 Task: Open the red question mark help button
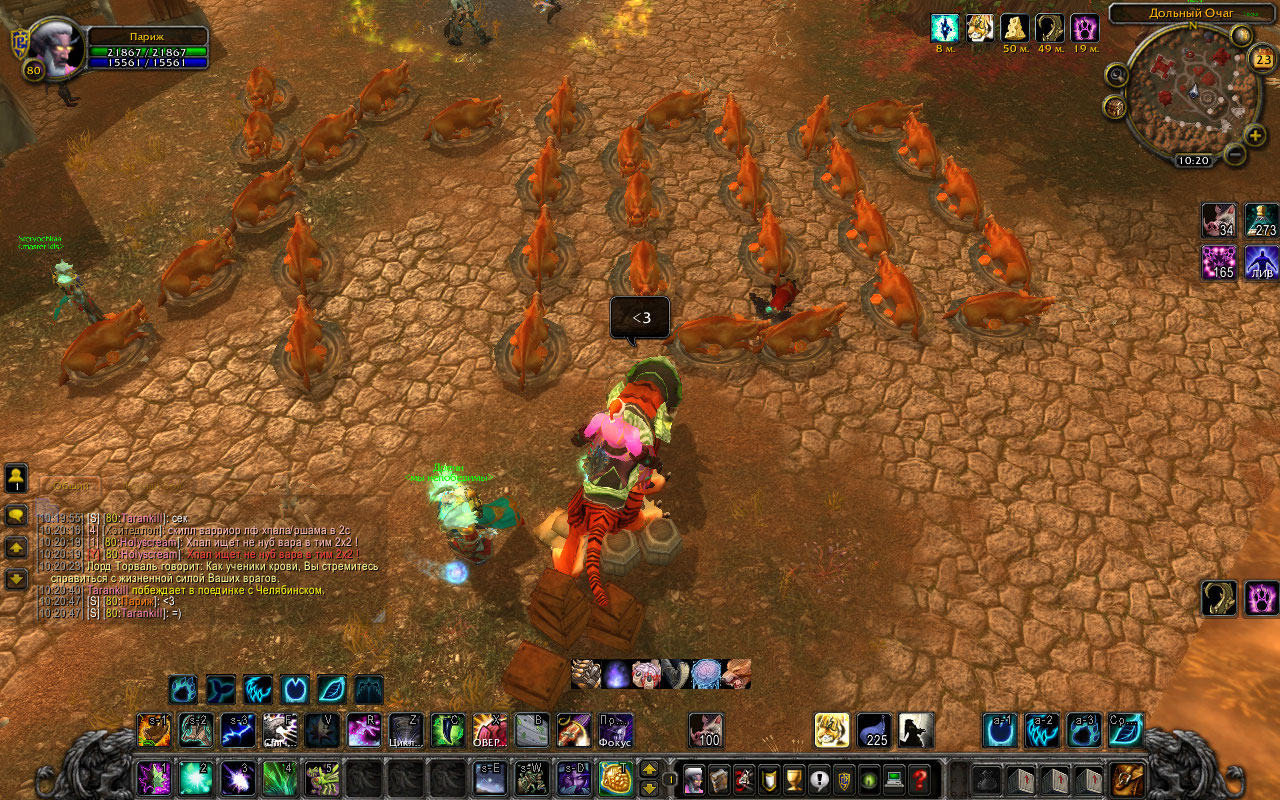pyautogui.click(x=920, y=778)
